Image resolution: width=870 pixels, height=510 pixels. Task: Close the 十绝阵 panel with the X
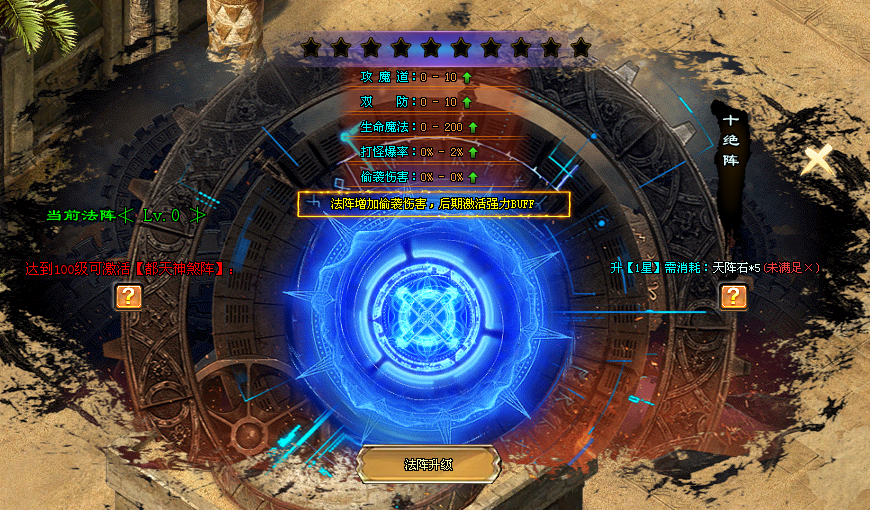pyautogui.click(x=818, y=160)
